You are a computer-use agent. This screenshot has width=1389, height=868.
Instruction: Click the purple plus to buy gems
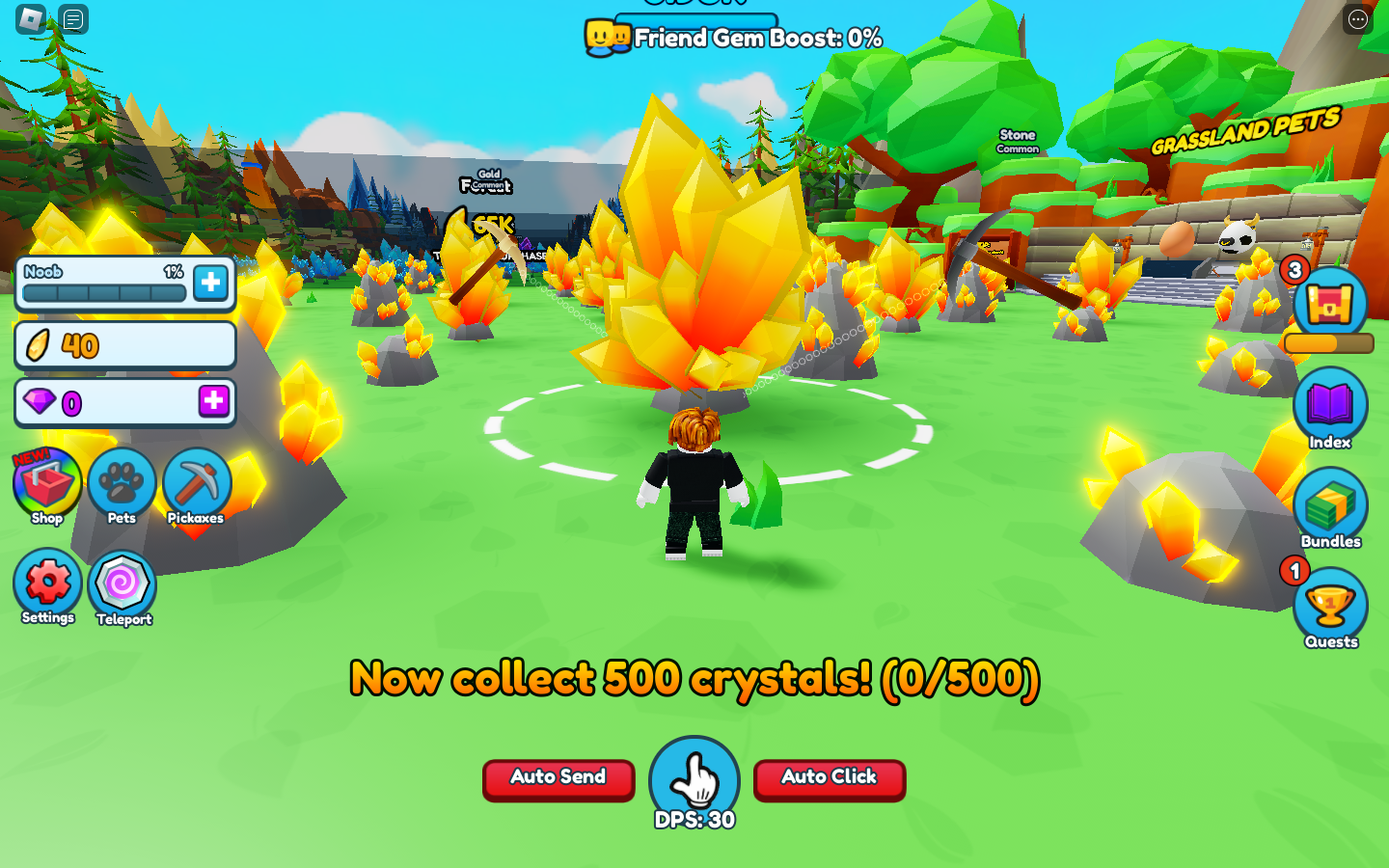tap(214, 400)
